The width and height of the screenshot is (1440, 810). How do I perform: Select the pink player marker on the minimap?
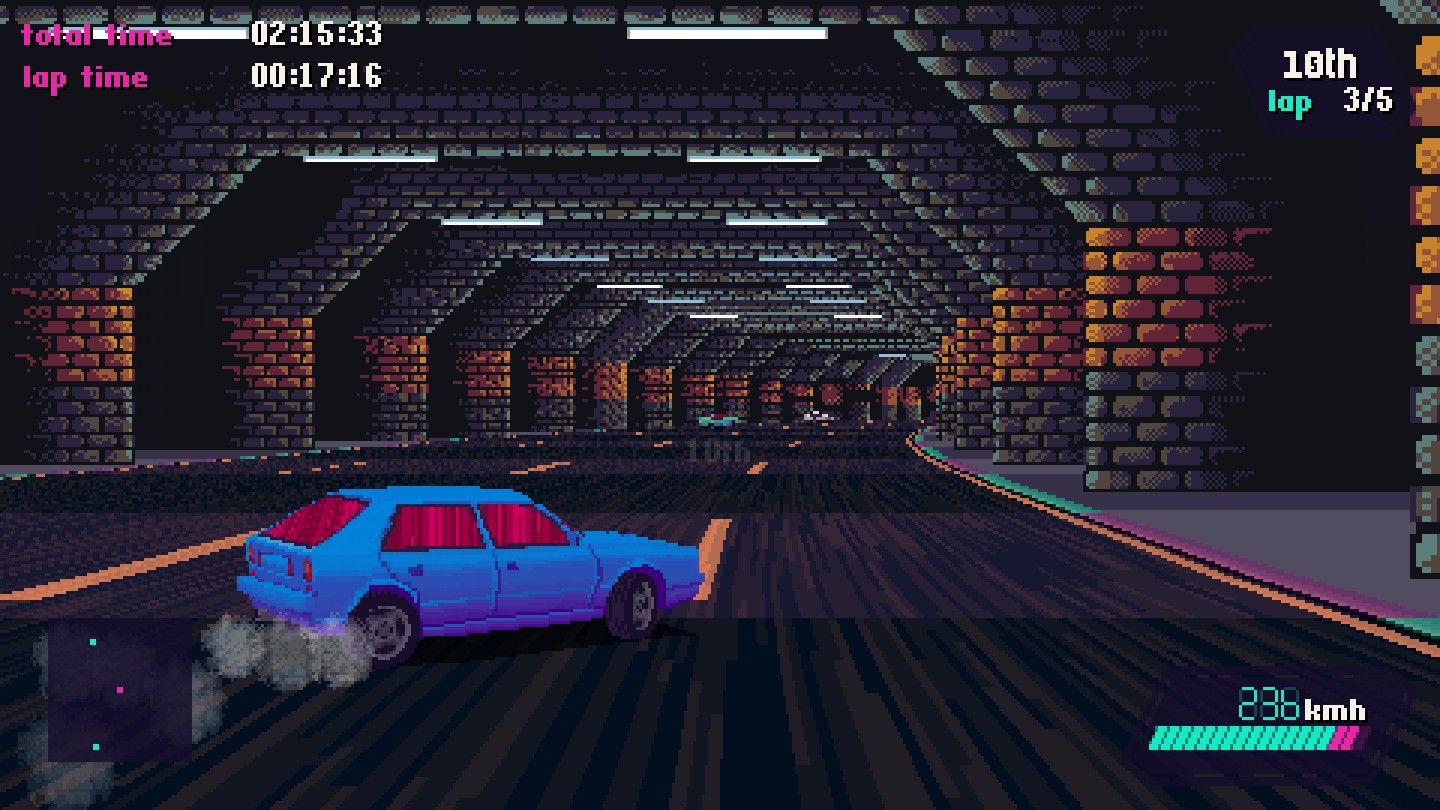(119, 690)
